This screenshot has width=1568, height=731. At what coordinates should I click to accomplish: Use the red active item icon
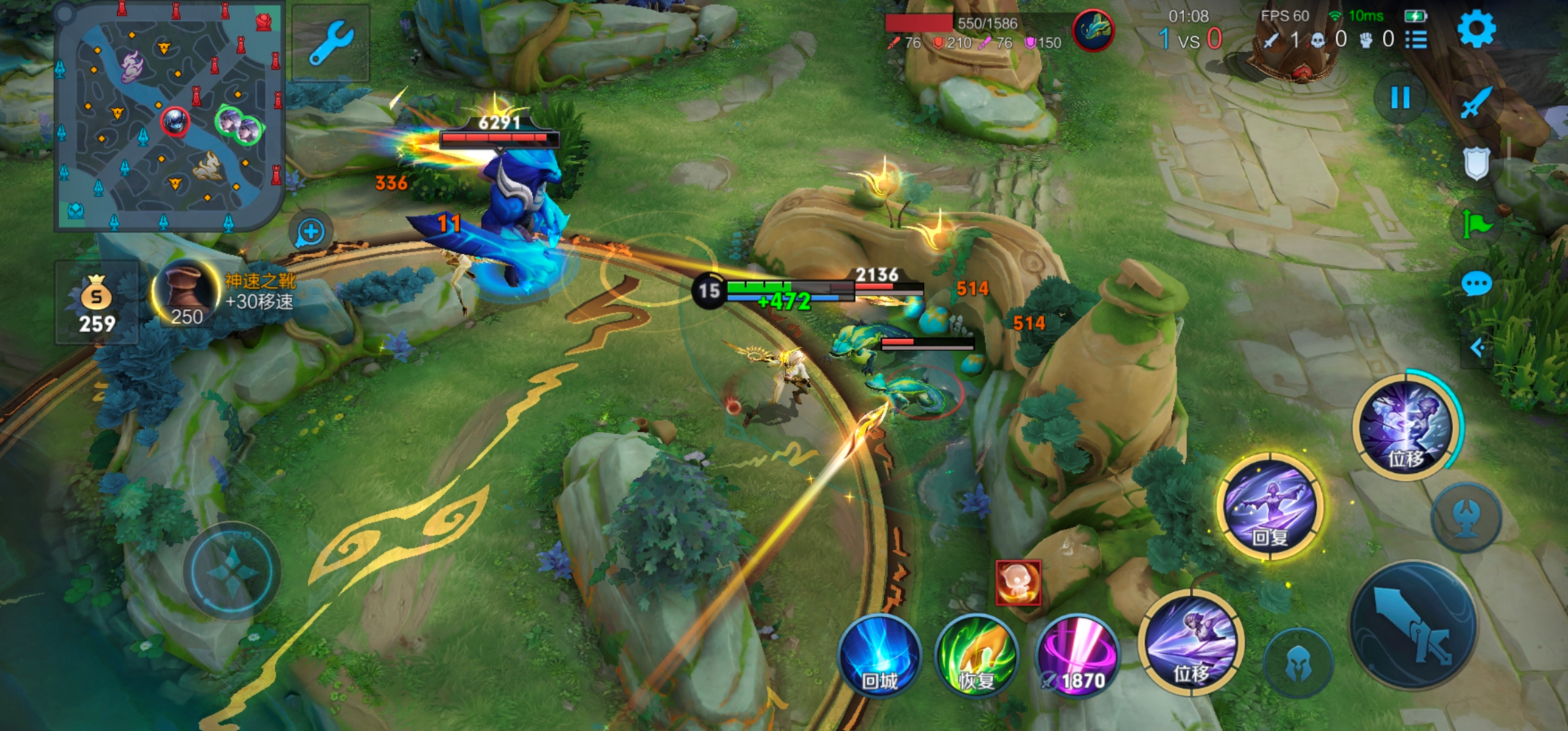point(1018,582)
